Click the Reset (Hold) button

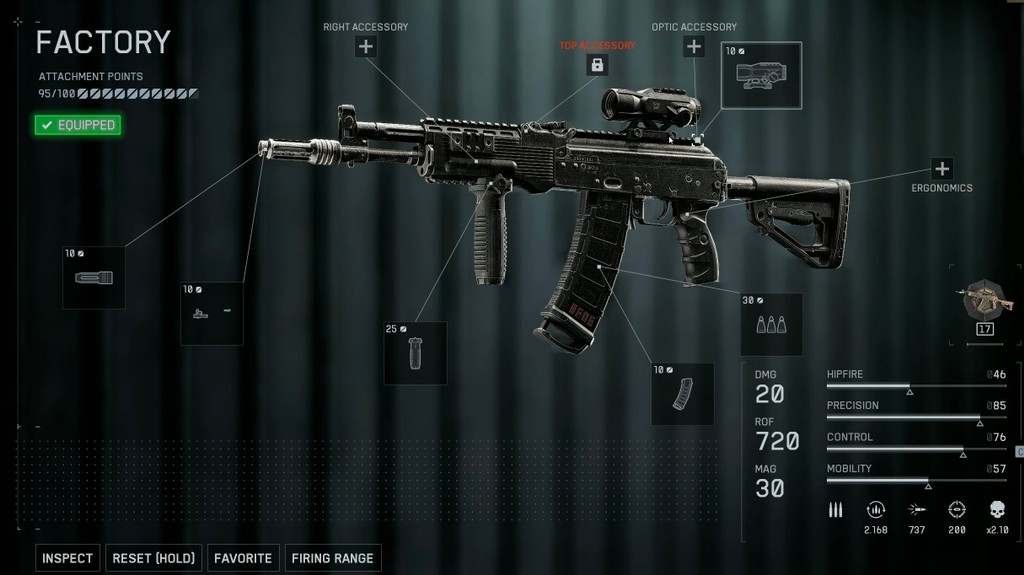[153, 558]
